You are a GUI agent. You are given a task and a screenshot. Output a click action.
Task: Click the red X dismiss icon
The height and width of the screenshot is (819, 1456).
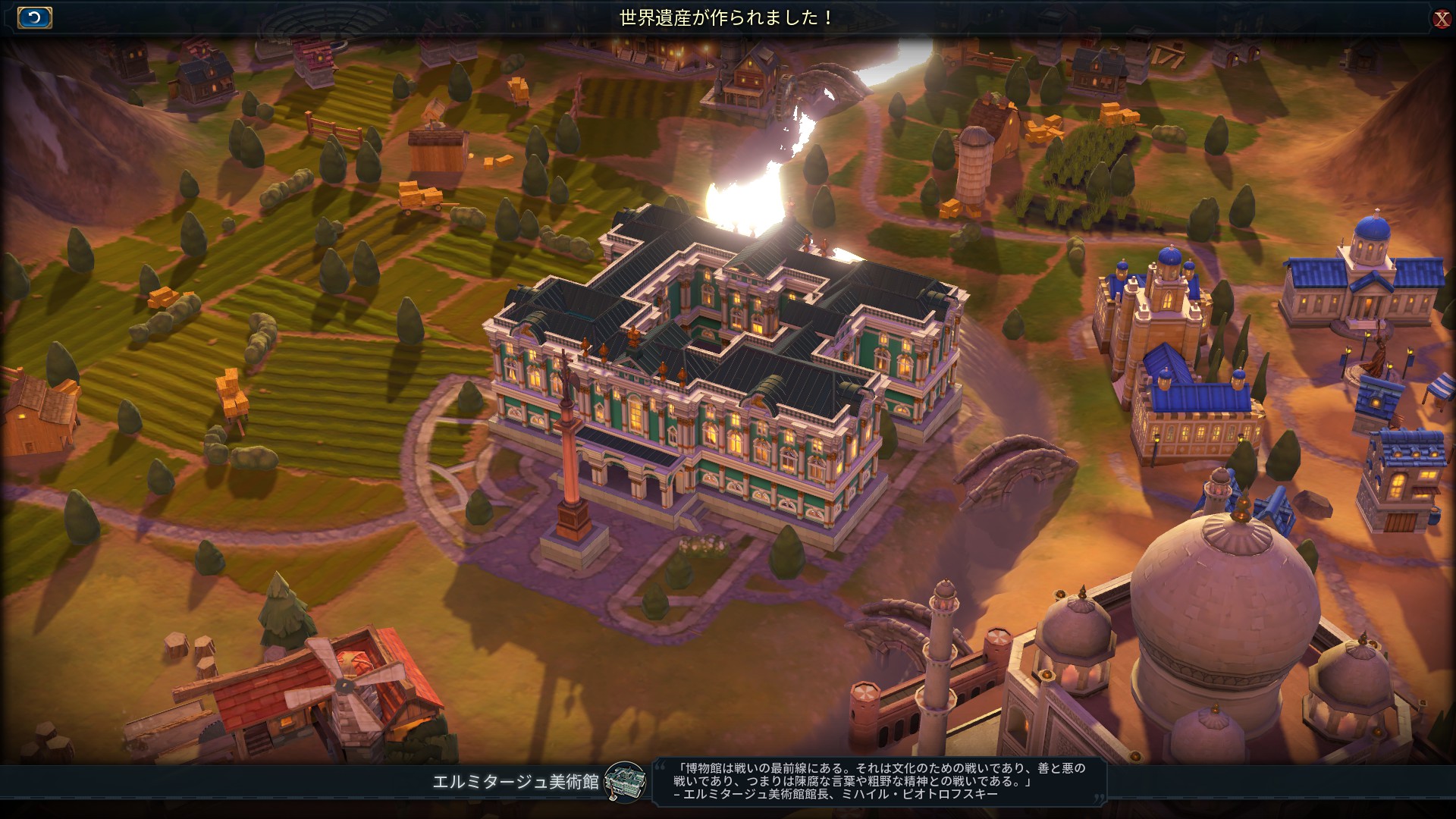pyautogui.click(x=1443, y=19)
